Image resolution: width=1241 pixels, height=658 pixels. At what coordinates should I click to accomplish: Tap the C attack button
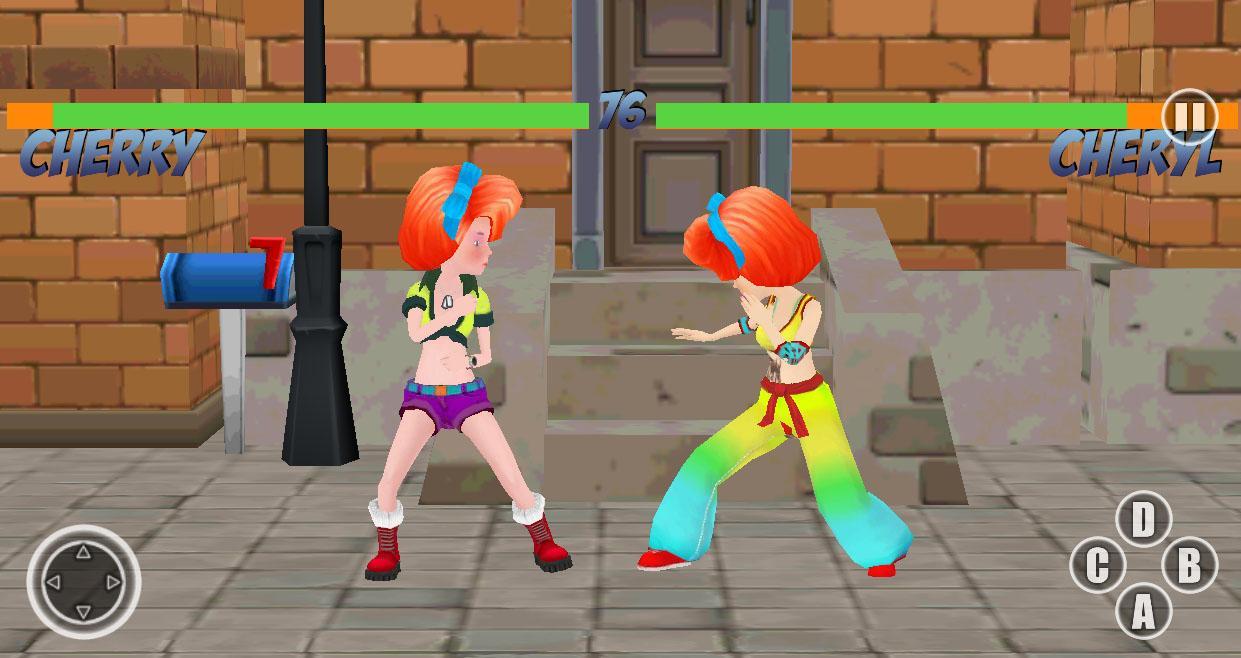1097,566
